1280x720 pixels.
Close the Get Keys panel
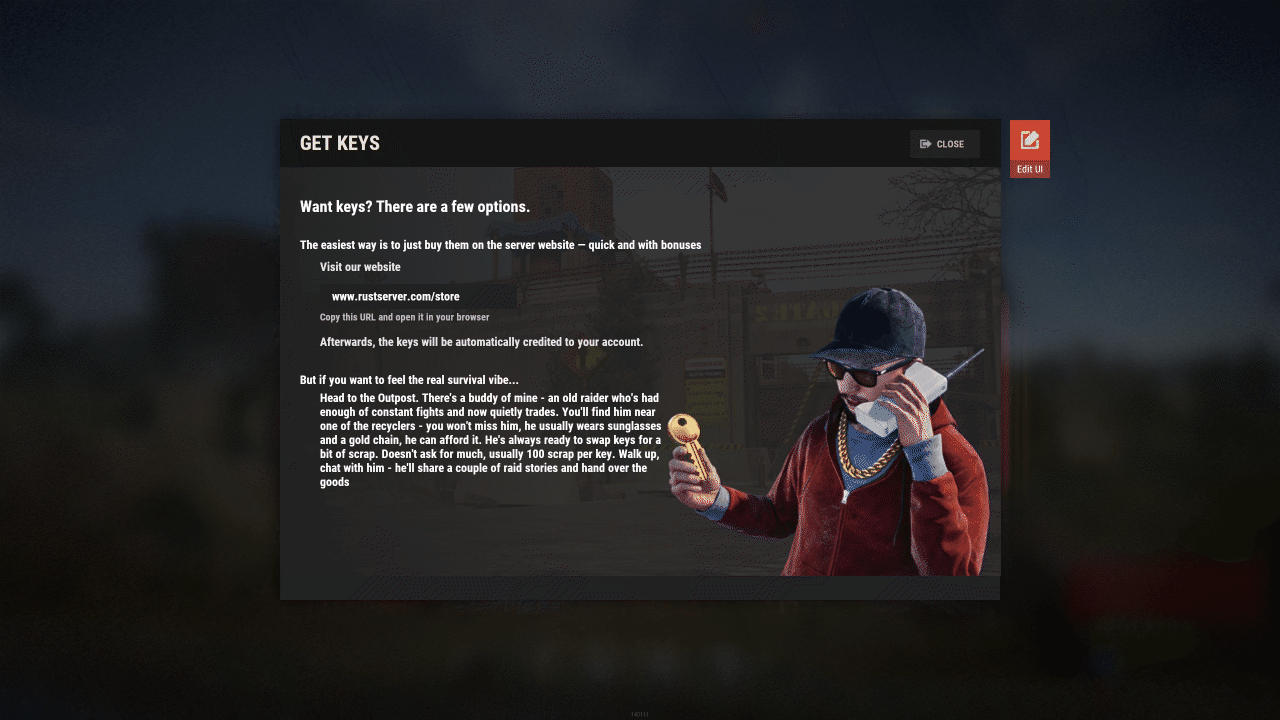944,144
